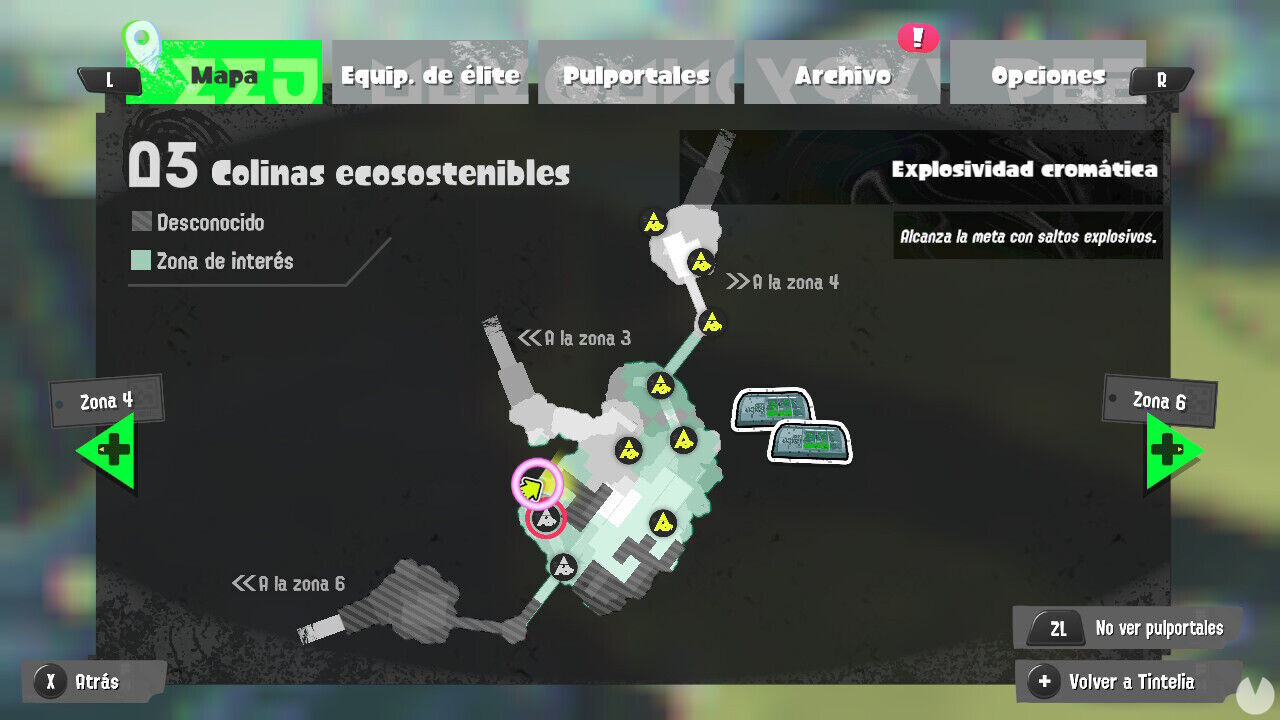The image size is (1280, 720).
Task: Toggle the Zona de interés legend entry
Action: click(224, 261)
